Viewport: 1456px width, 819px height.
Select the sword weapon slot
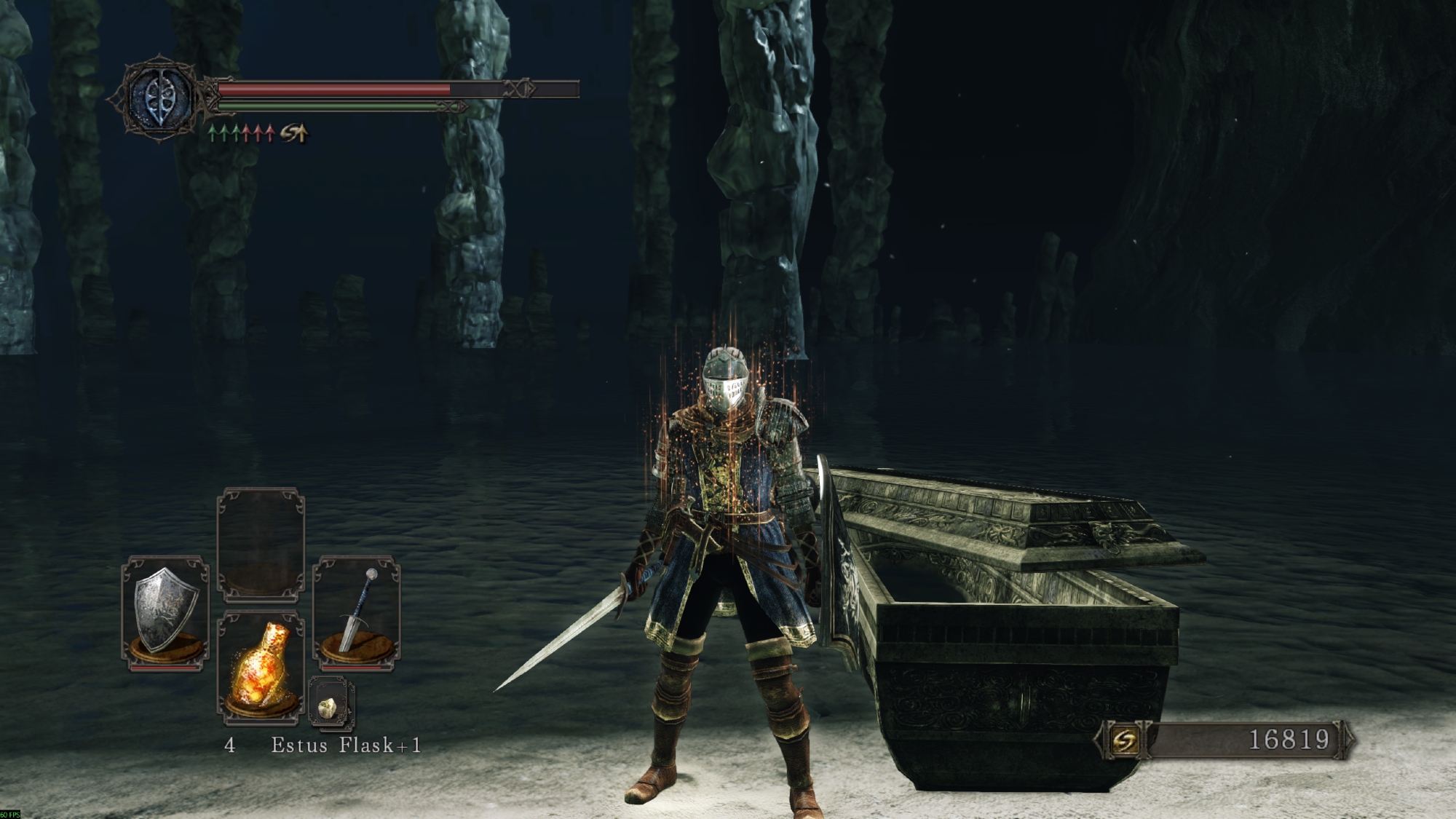coord(357,612)
